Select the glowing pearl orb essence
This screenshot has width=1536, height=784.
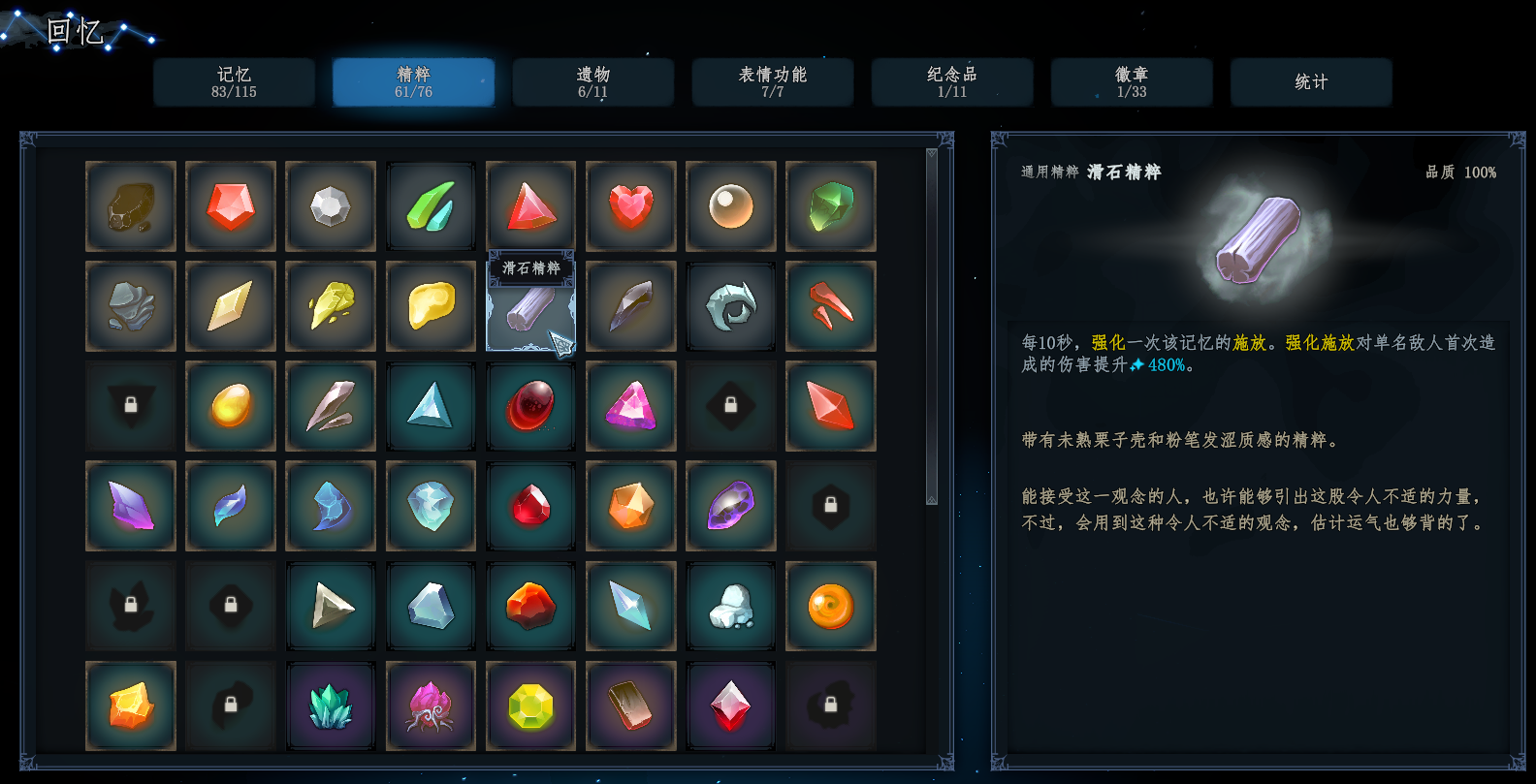[730, 206]
